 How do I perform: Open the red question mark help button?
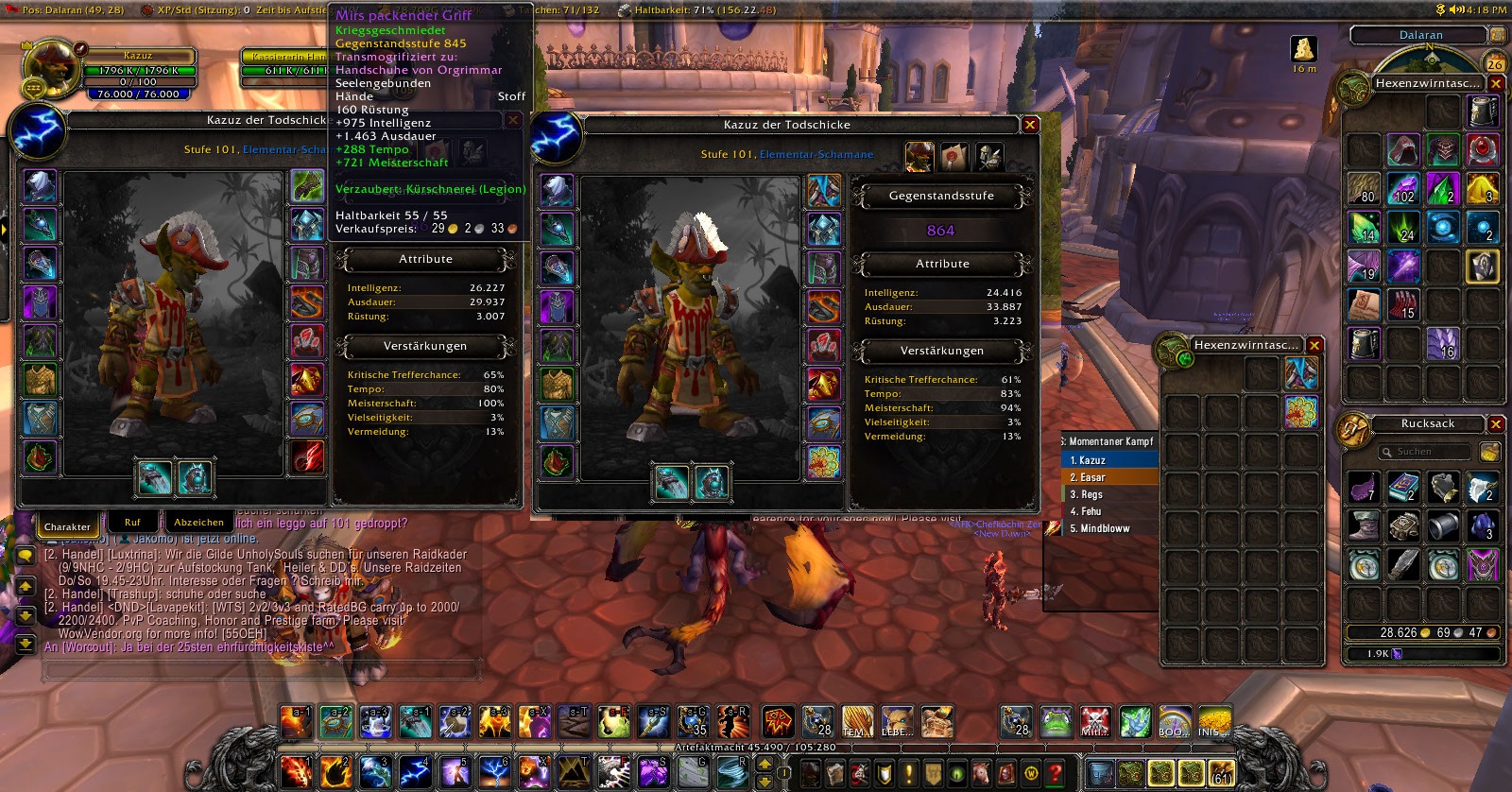point(1056,773)
